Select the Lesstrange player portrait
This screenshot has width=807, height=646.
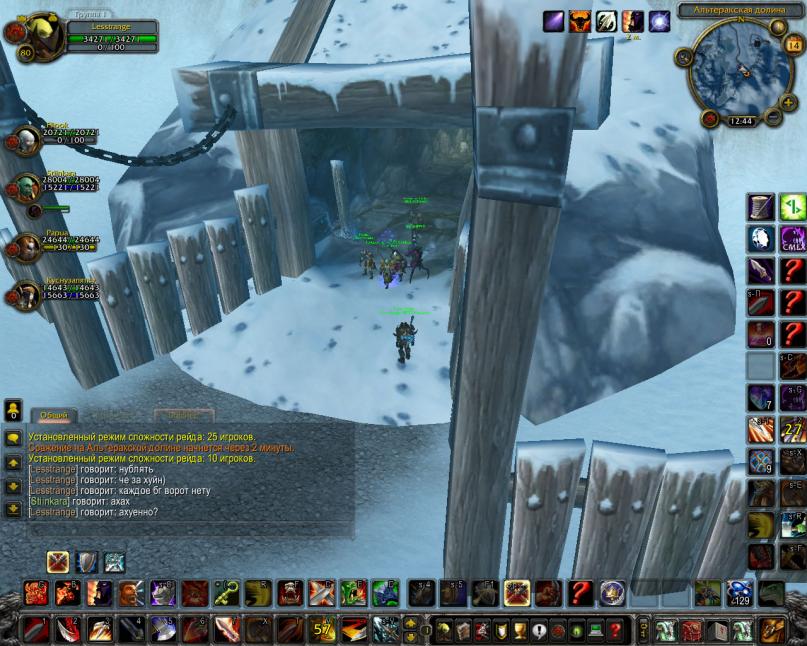40,37
